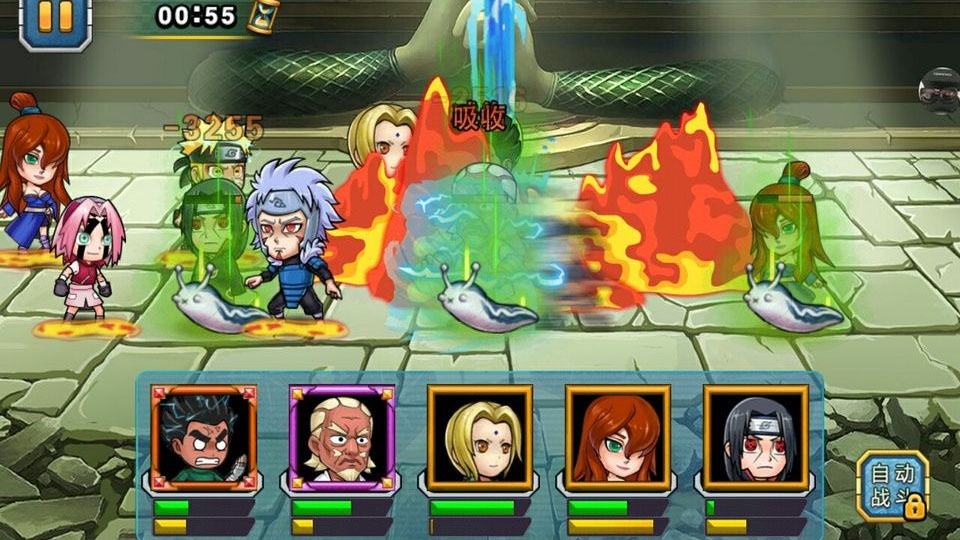The height and width of the screenshot is (540, 960).
Task: Activate the white-haired elder's portrait
Action: [x=342, y=436]
